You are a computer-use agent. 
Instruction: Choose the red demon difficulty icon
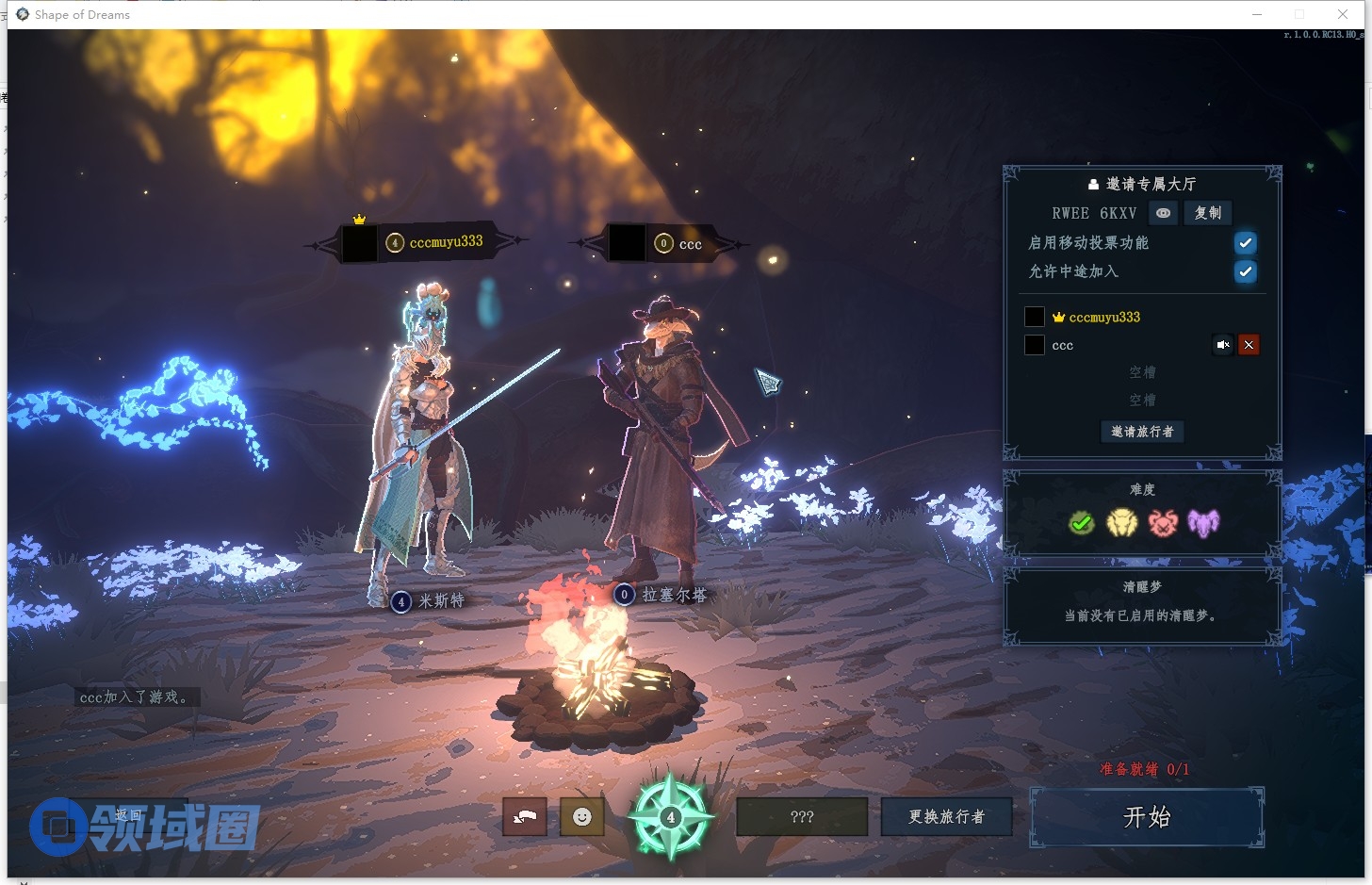(1163, 522)
